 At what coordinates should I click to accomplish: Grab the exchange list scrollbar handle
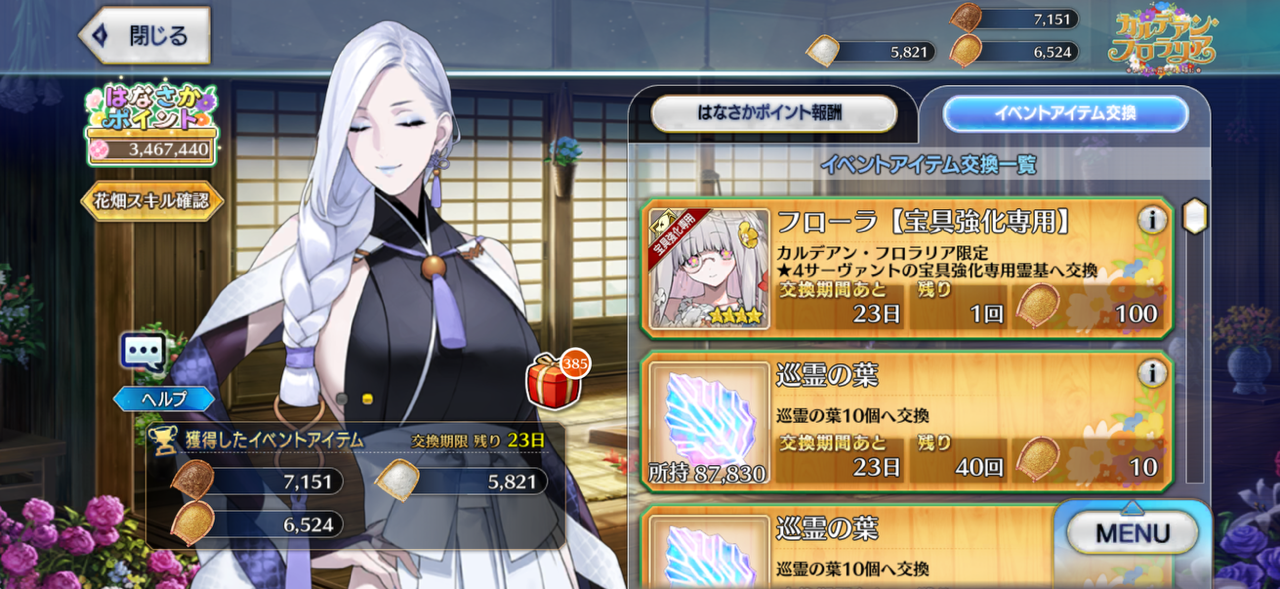(x=1194, y=216)
